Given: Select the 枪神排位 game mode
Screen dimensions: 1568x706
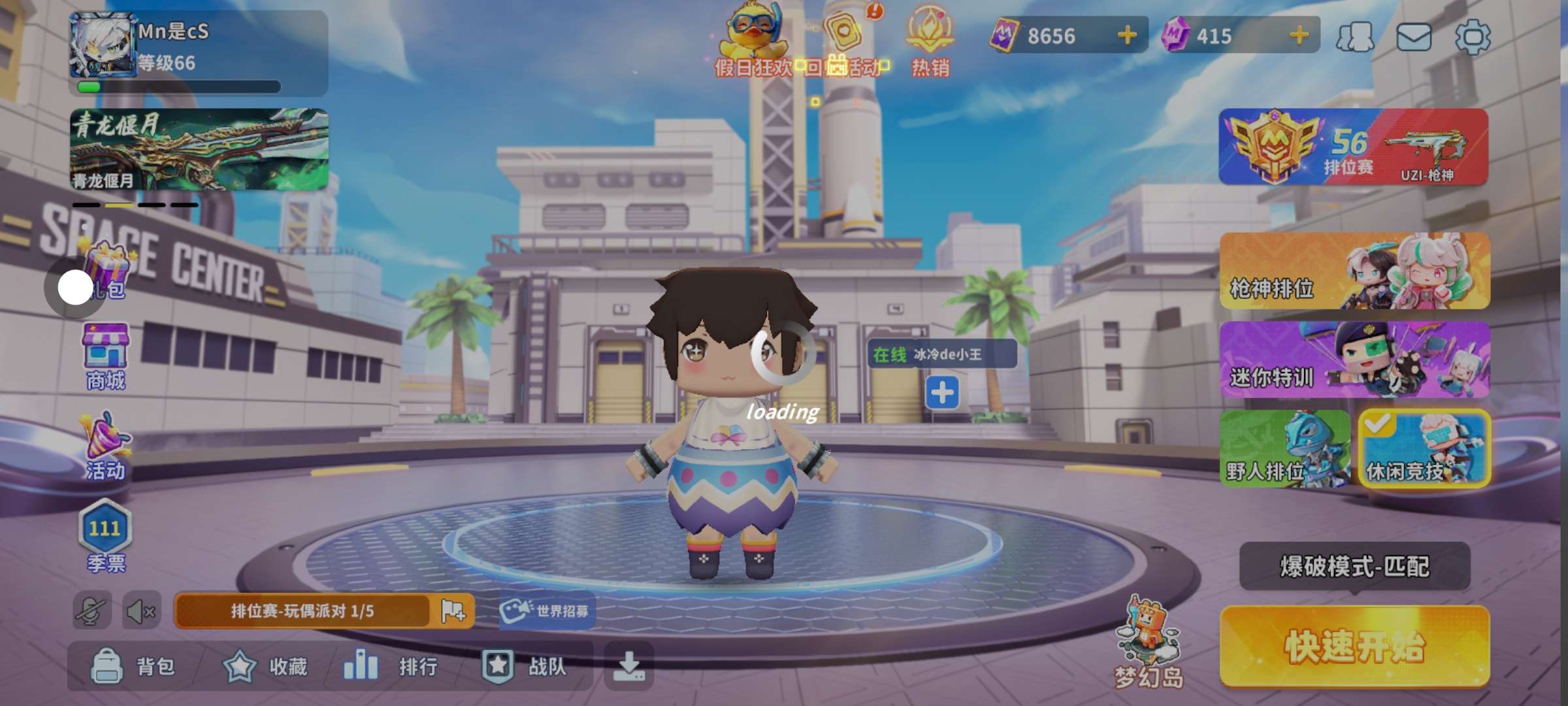Looking at the screenshot, I should 1354,271.
